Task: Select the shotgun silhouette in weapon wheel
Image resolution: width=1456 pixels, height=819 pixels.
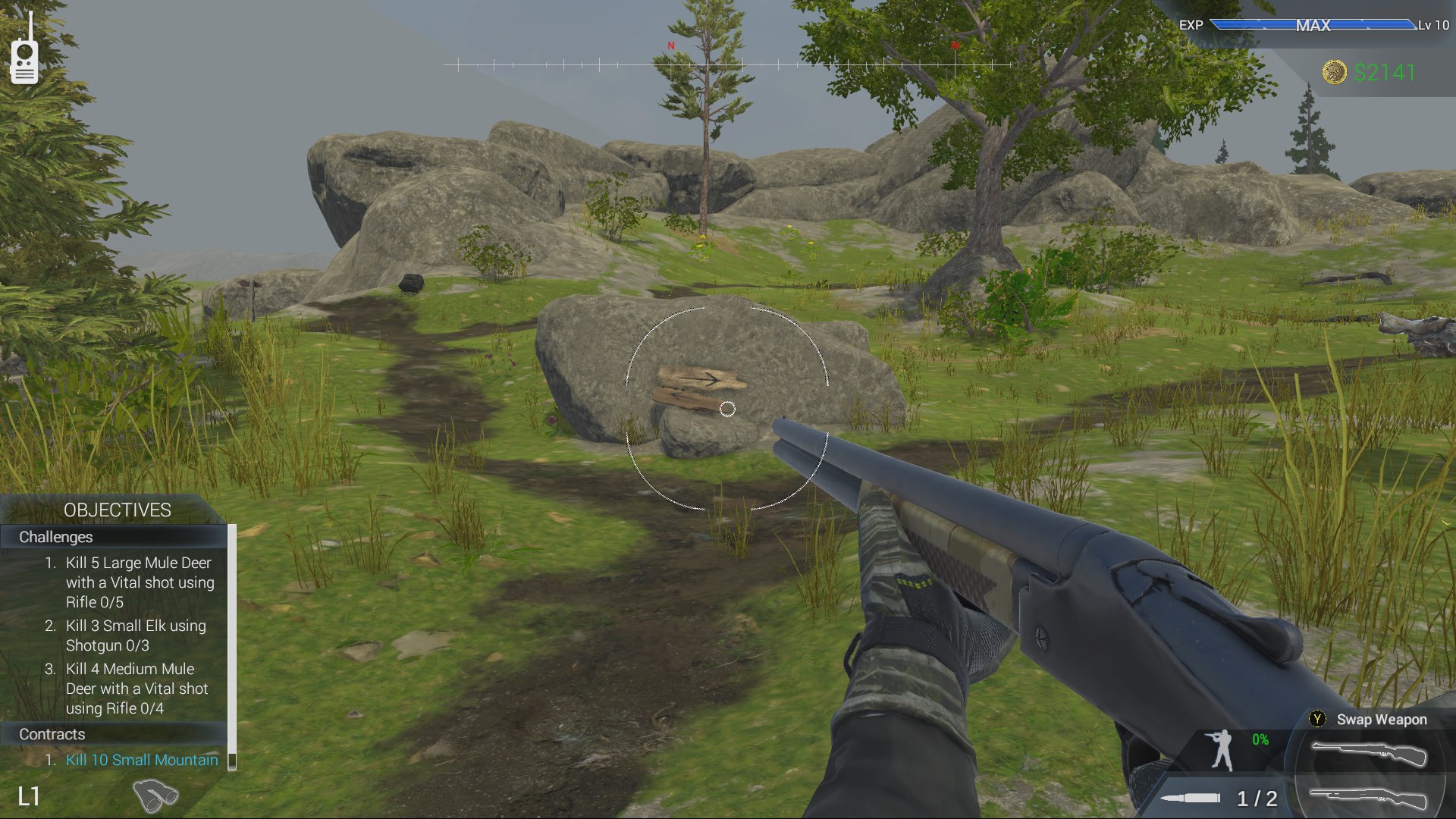Action: point(1369,799)
